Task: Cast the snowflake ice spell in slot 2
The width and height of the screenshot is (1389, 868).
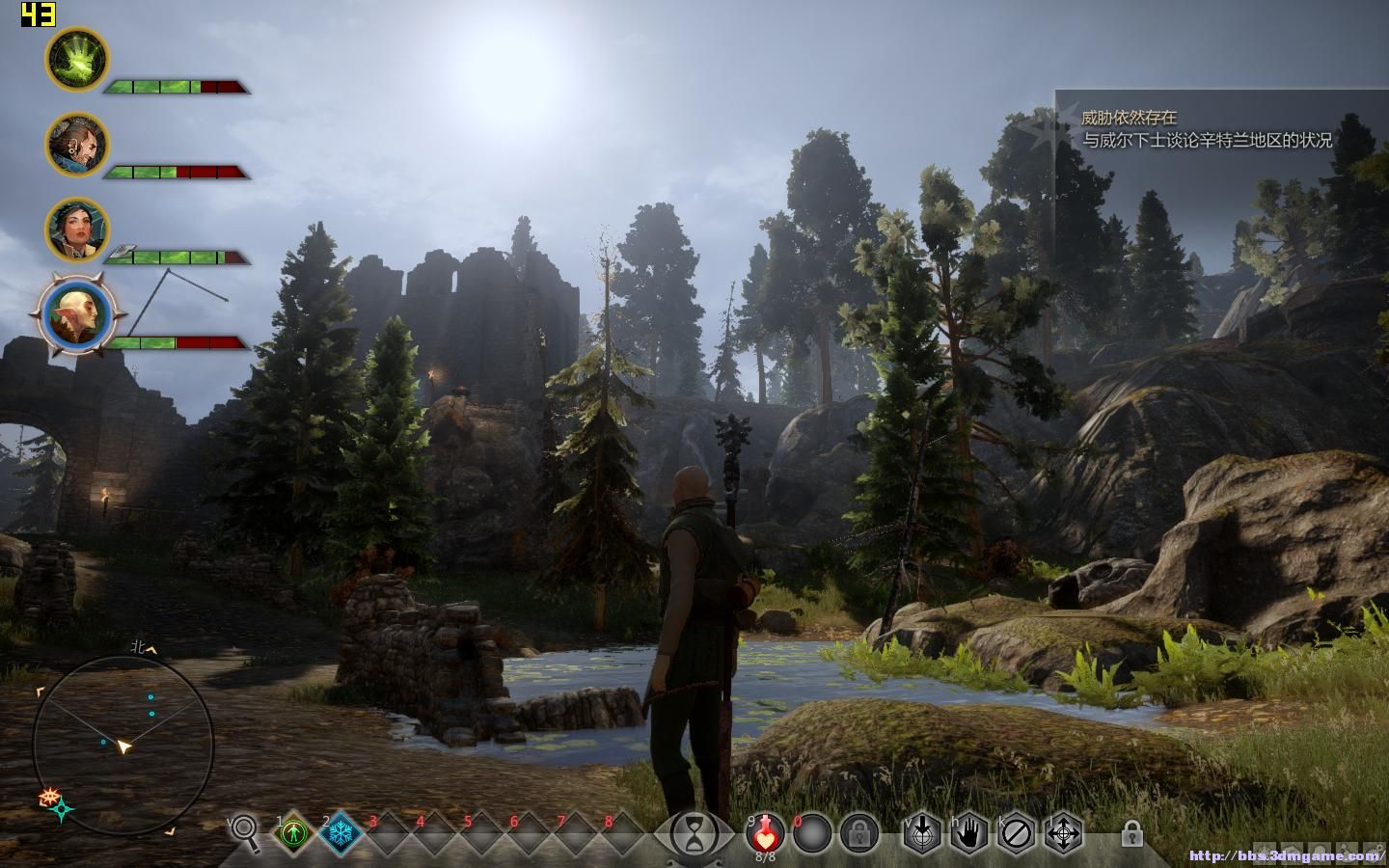Action: [341, 832]
